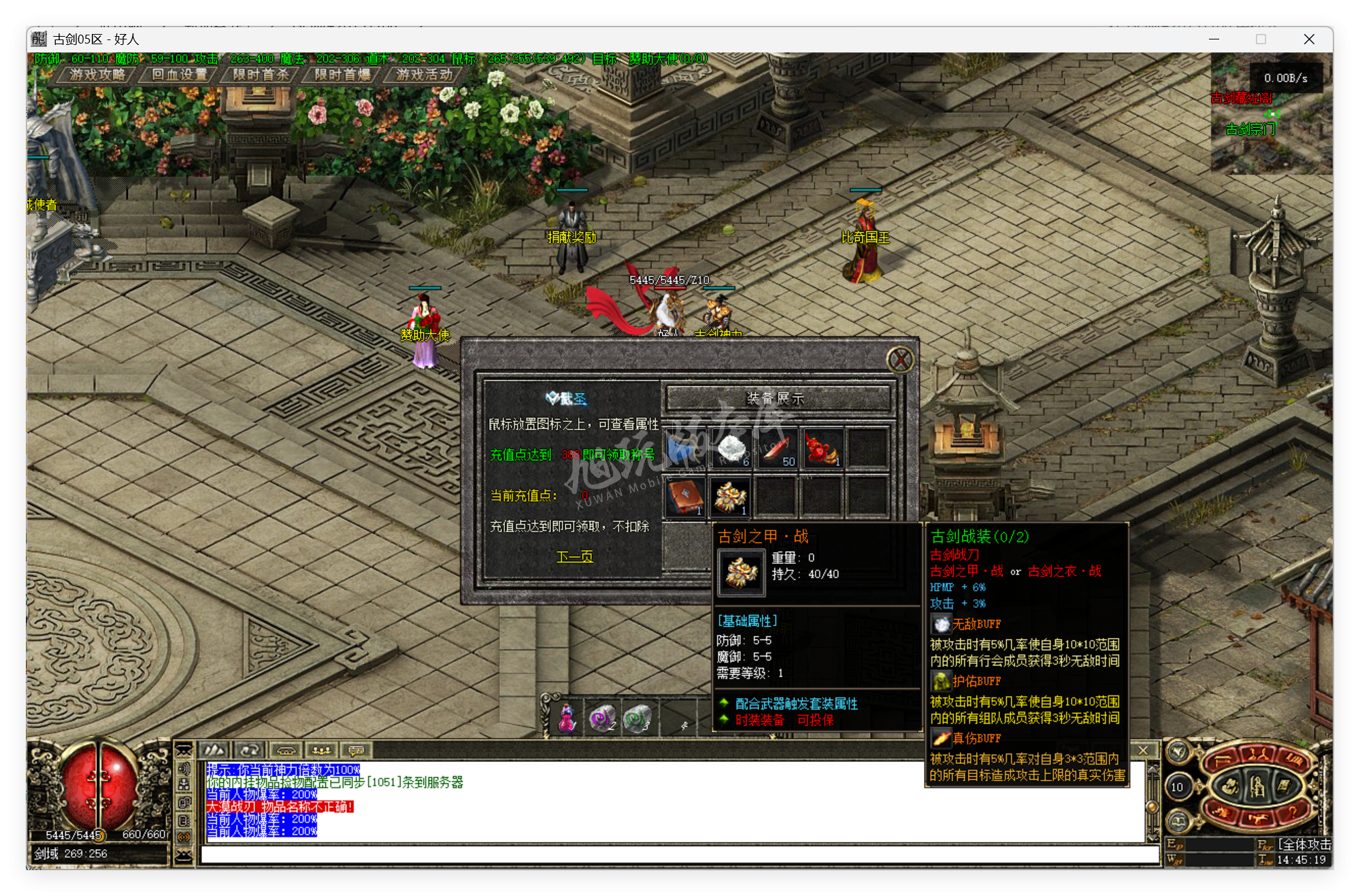Click the refresh arrows icon above the chat
This screenshot has width=1360, height=896.
click(249, 751)
